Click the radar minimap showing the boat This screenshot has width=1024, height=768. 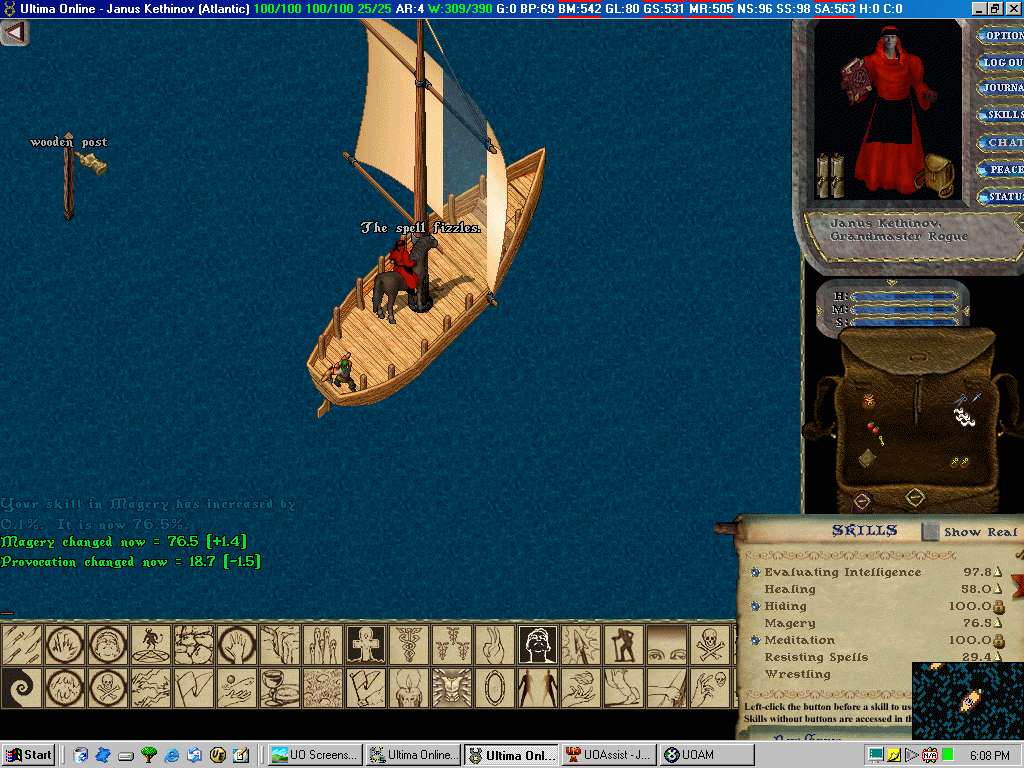pyautogui.click(x=966, y=700)
